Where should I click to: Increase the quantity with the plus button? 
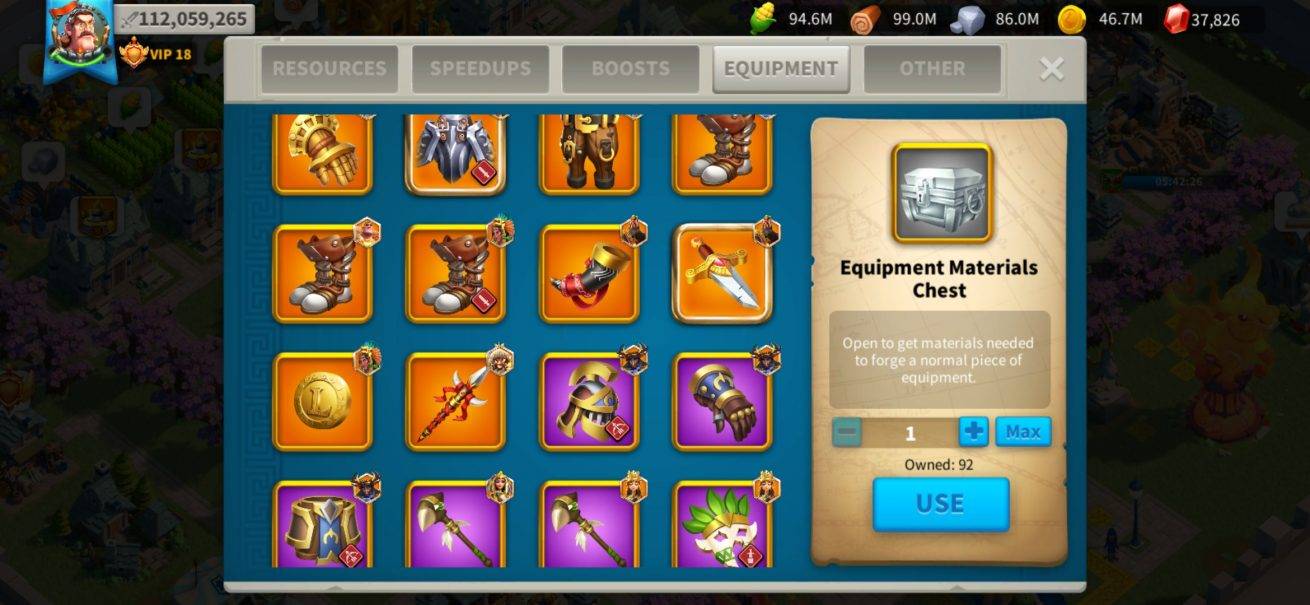[x=973, y=432]
